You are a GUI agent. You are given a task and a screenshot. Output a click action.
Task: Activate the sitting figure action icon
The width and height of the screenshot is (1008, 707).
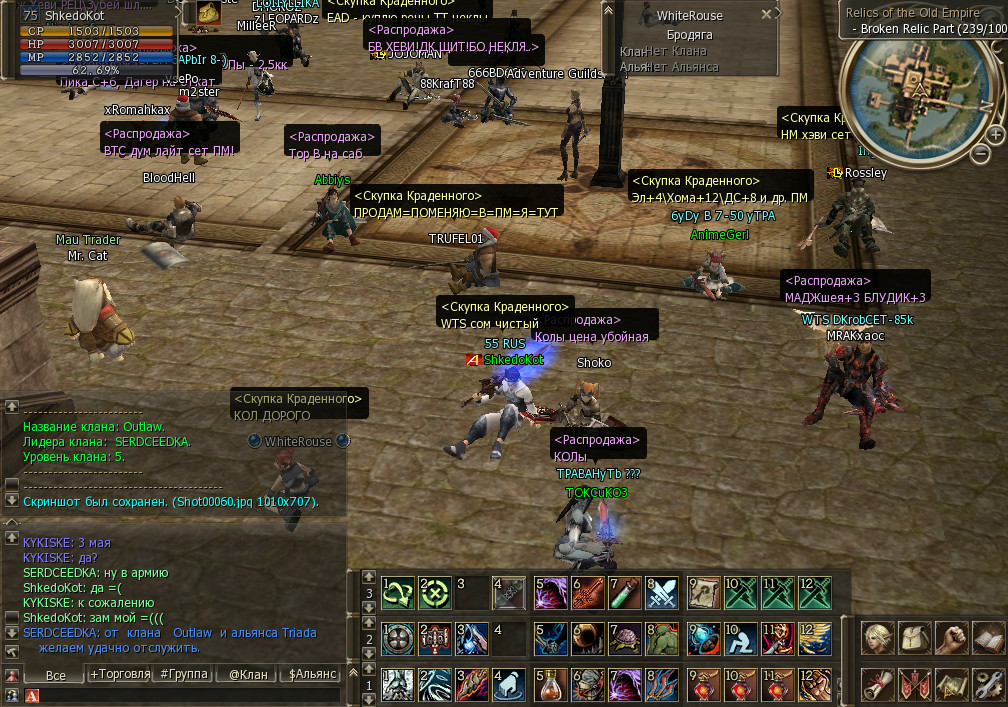[x=741, y=639]
